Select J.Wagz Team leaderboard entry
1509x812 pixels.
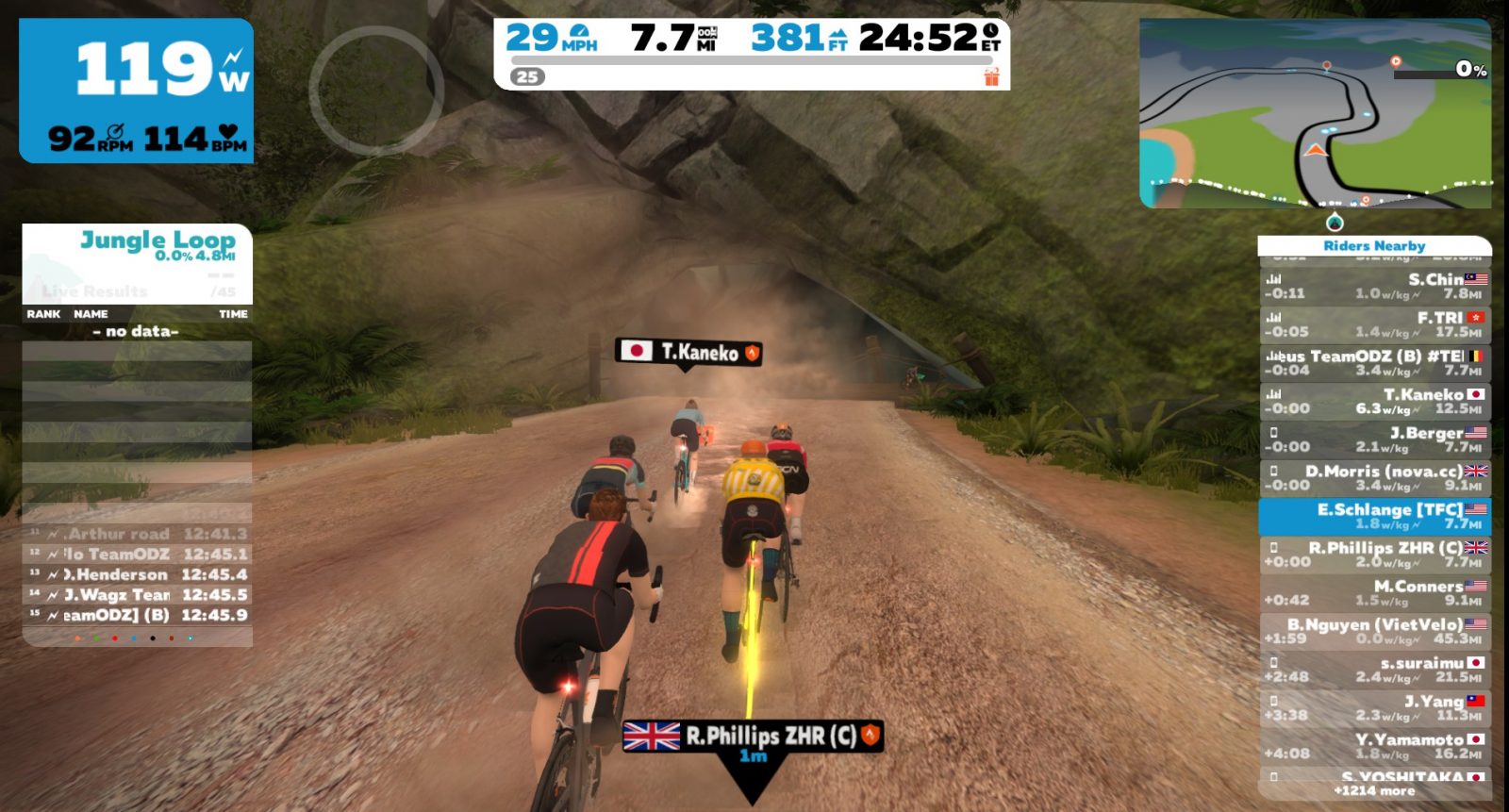(x=138, y=595)
